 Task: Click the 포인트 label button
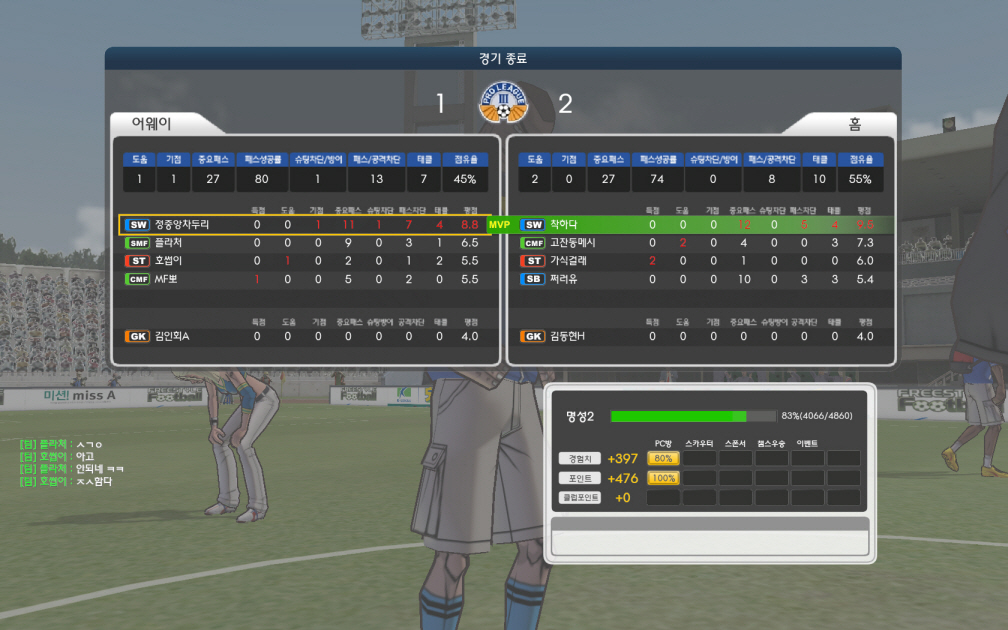(580, 478)
